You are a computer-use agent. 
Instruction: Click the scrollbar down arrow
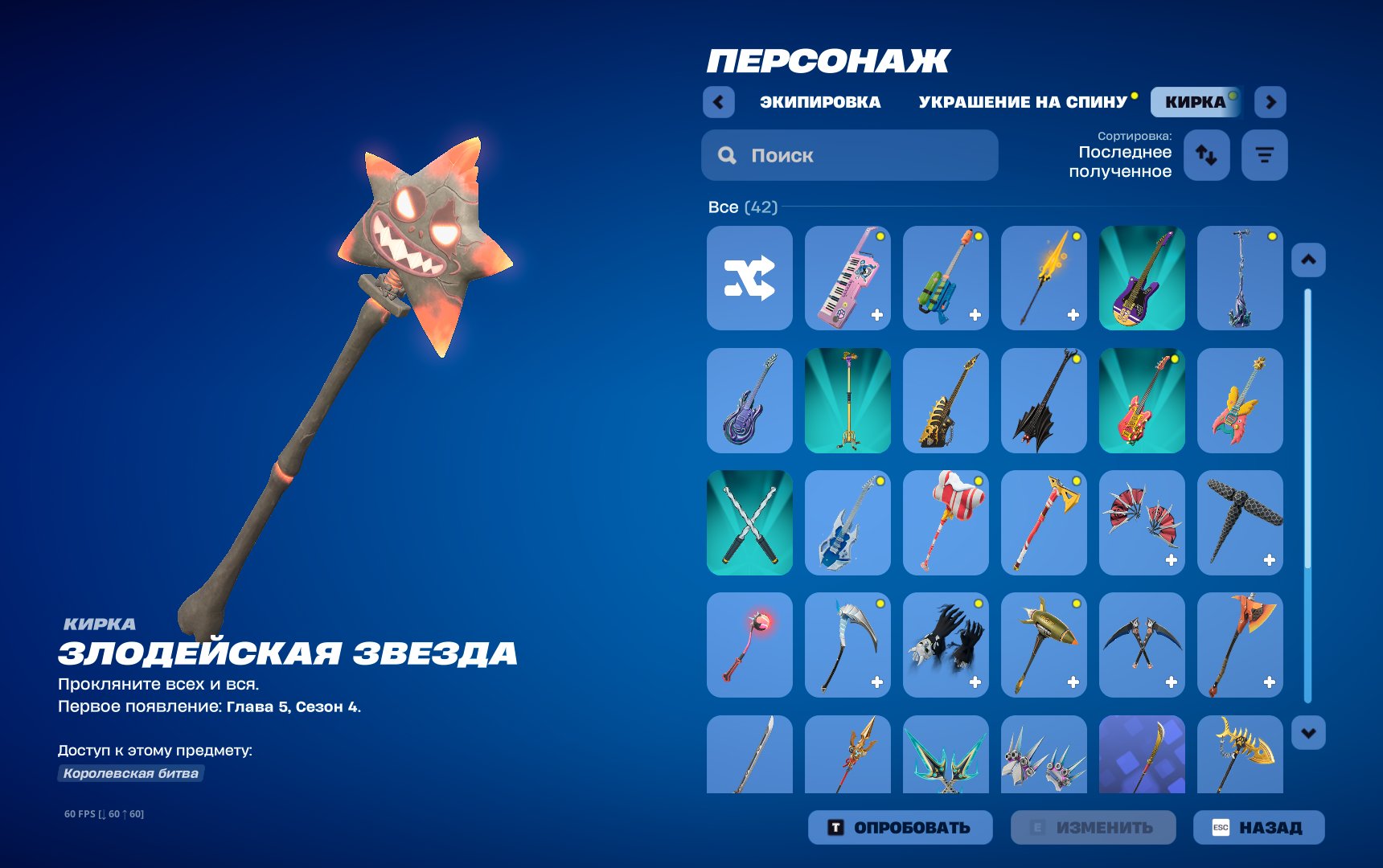coord(1310,732)
